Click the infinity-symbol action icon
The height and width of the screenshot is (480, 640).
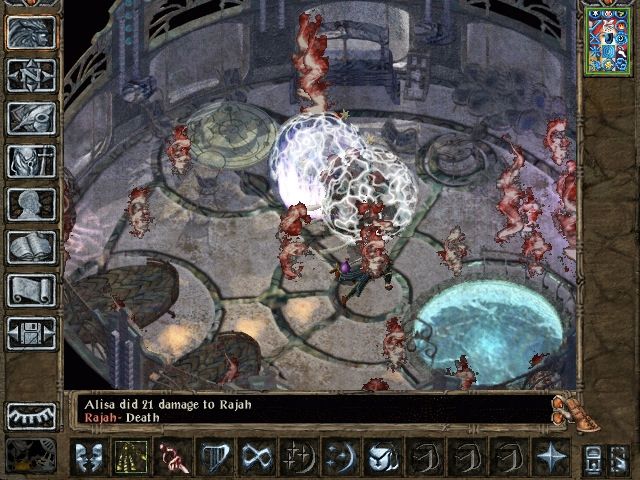point(258,457)
